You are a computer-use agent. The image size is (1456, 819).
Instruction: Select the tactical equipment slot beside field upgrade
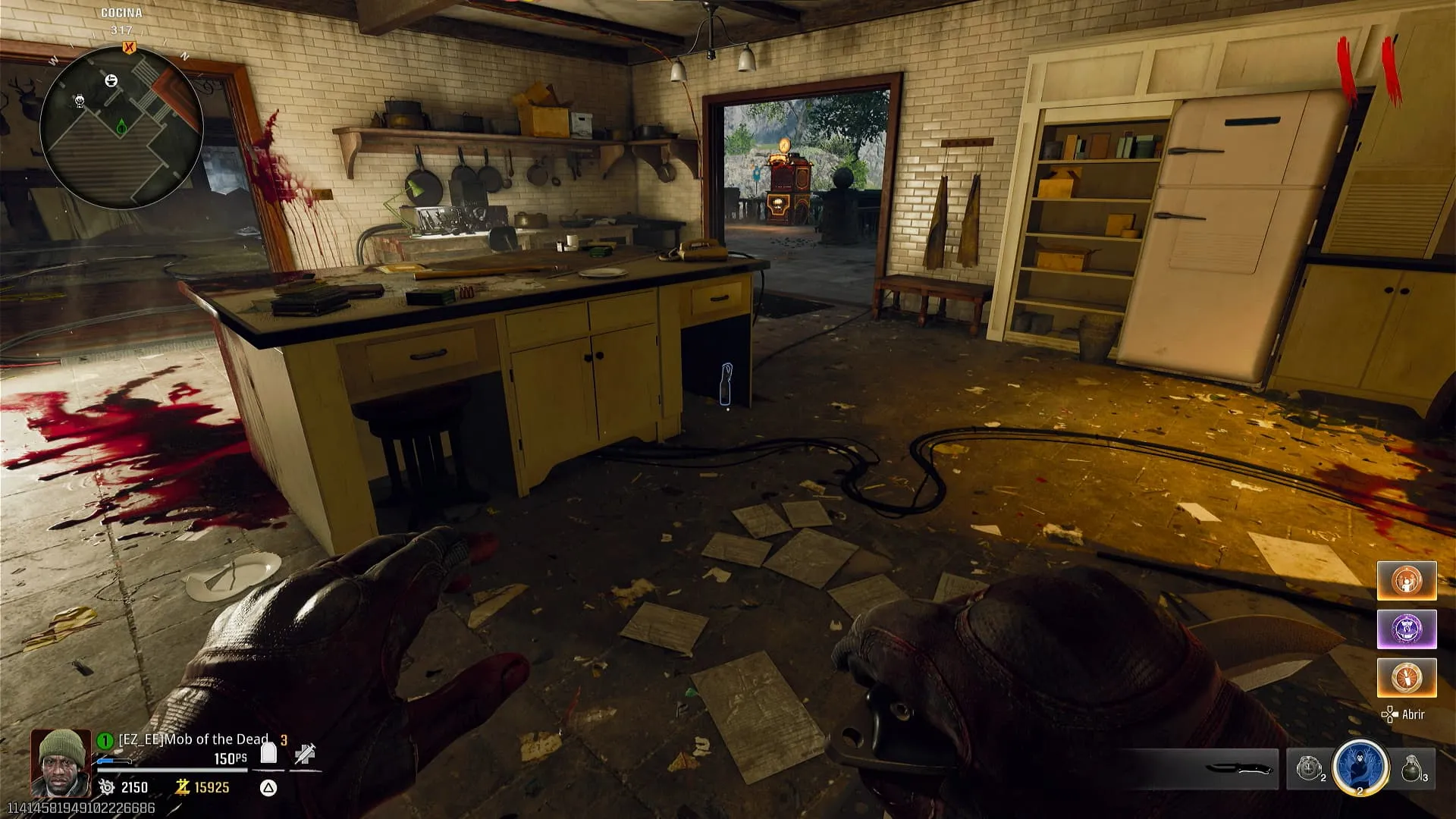(x=1310, y=768)
